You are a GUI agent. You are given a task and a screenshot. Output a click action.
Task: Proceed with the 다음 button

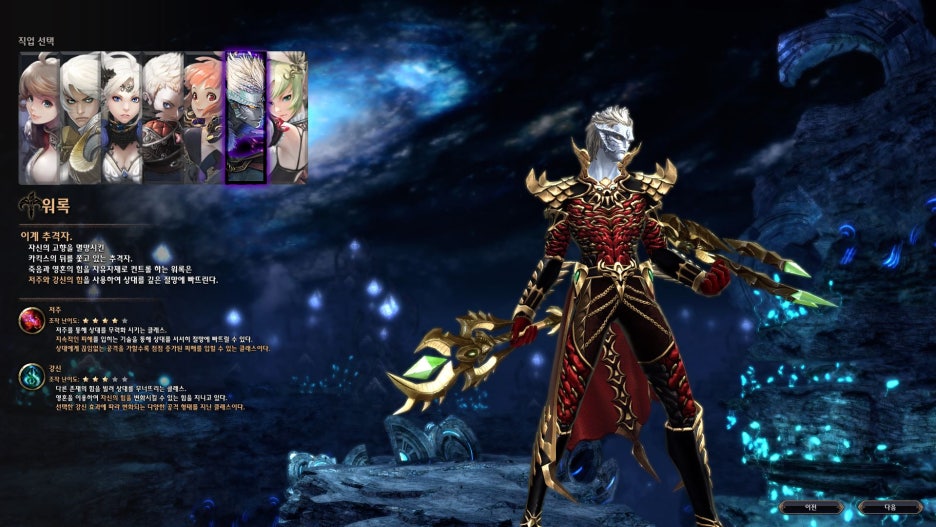888,507
